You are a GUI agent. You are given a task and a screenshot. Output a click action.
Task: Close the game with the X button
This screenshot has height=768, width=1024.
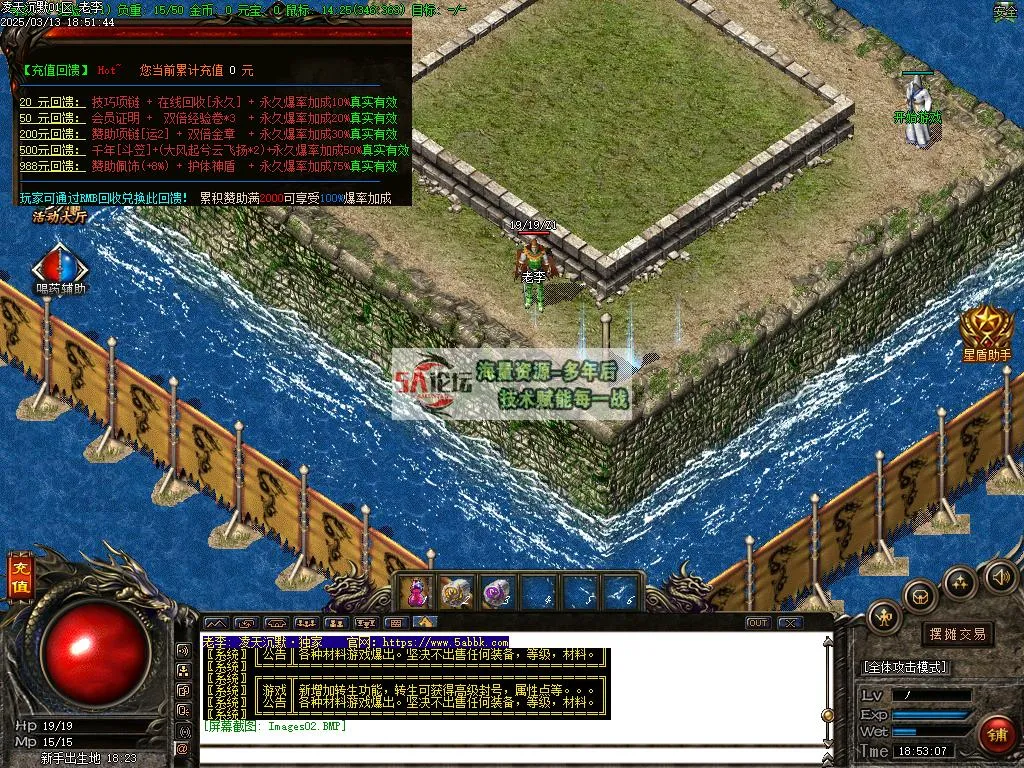click(790, 623)
